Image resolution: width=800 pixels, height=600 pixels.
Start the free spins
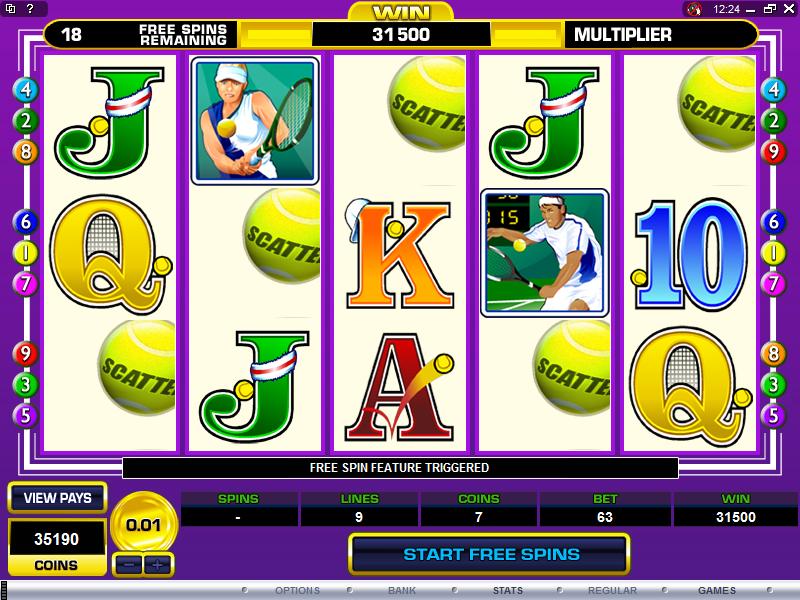click(x=490, y=553)
